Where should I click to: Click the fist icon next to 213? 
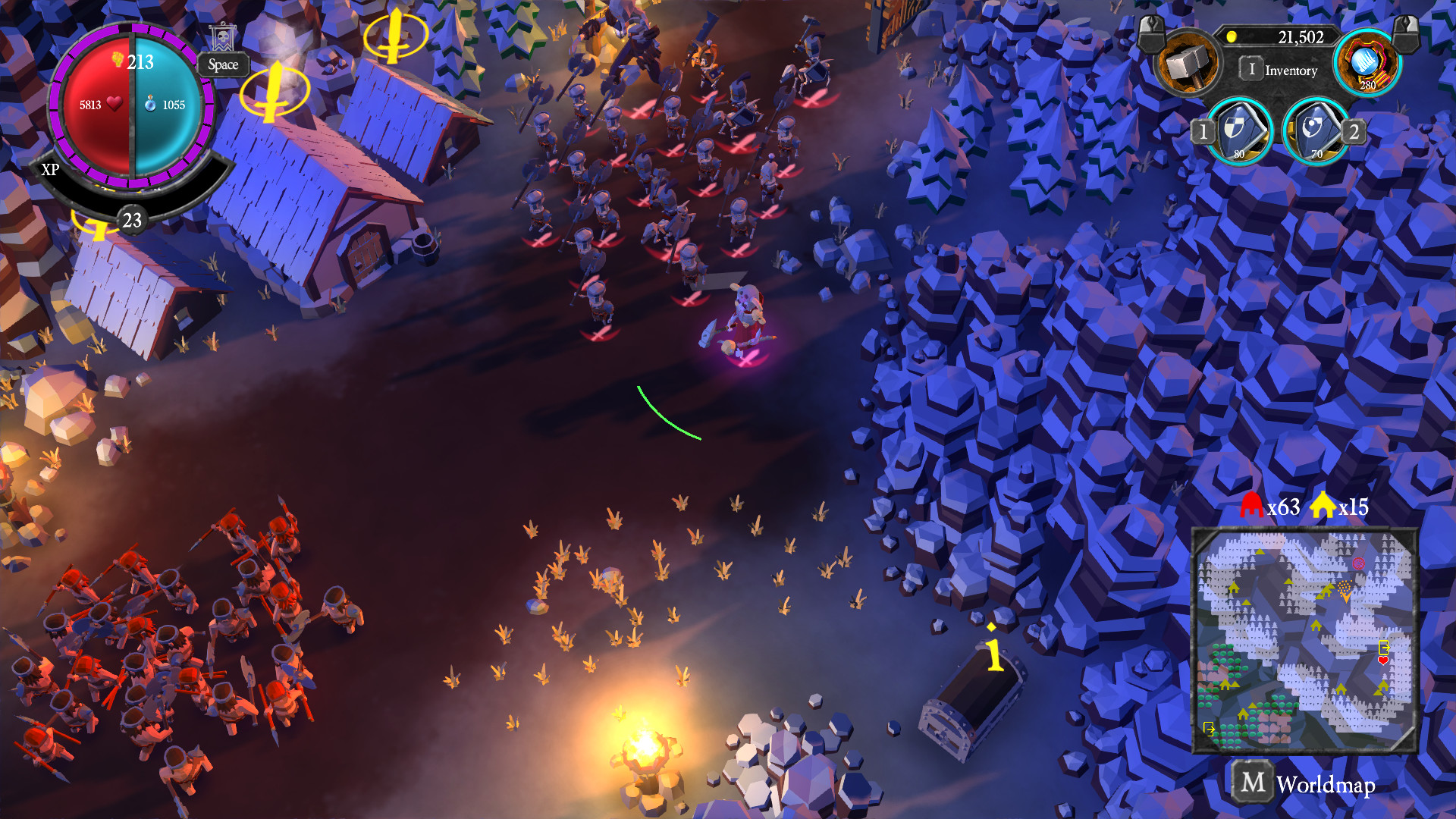(x=117, y=61)
